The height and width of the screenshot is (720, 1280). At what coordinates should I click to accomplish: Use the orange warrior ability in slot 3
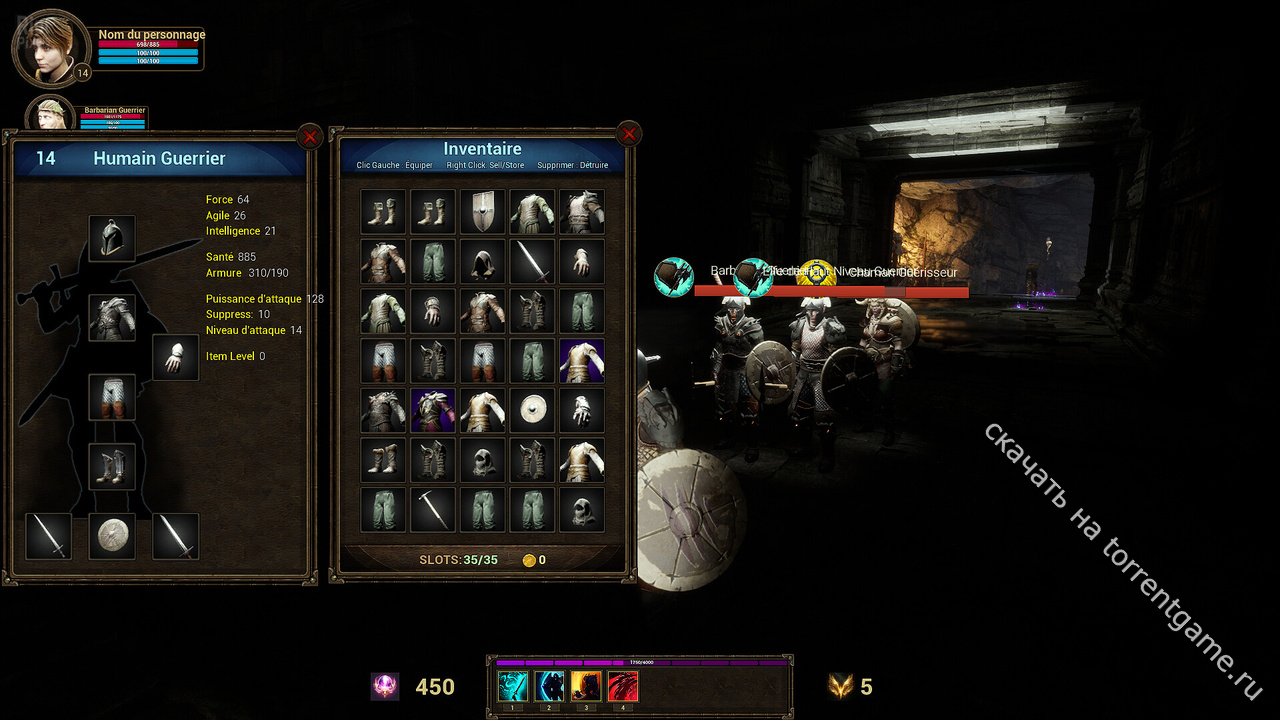pyautogui.click(x=586, y=686)
